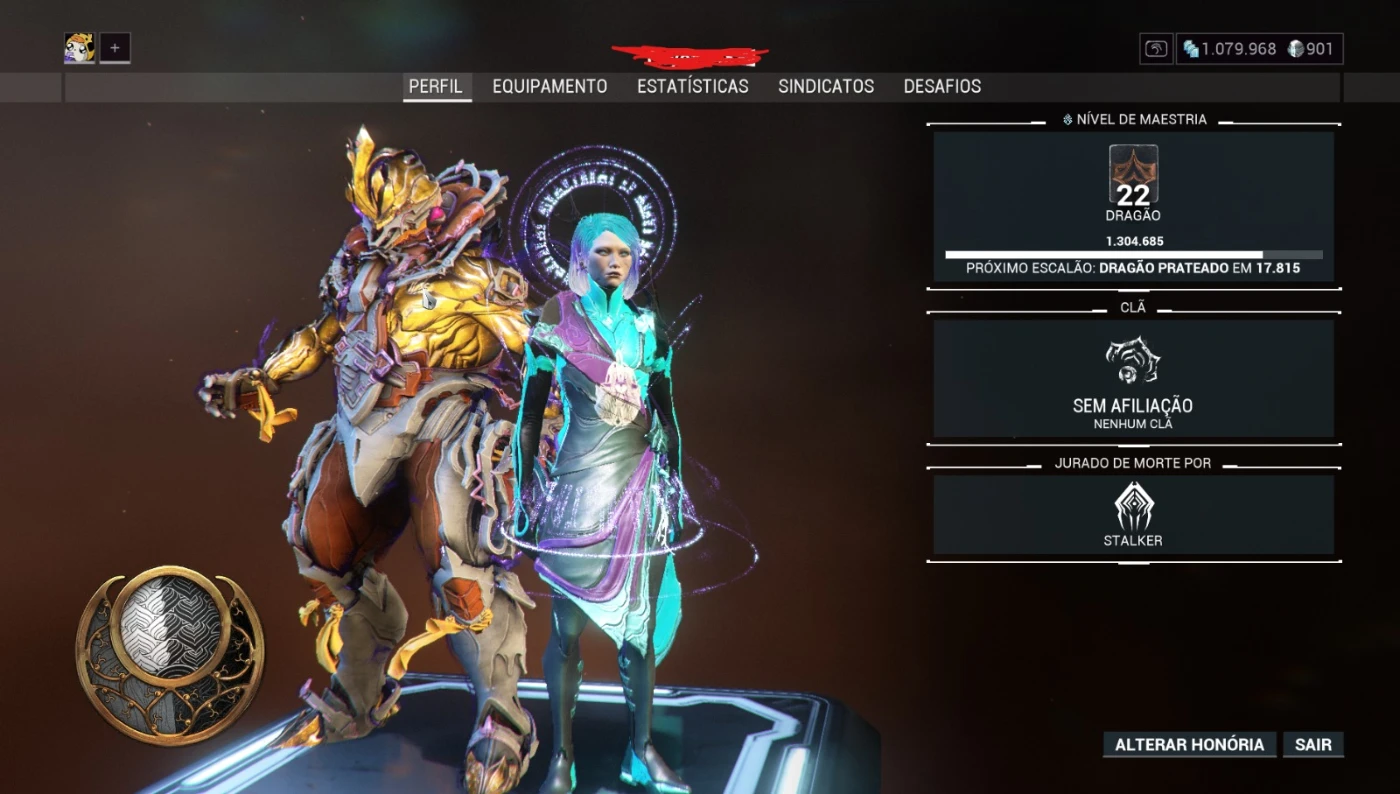Image resolution: width=1400 pixels, height=794 pixels.
Task: Open the Nível de Maestria panel
Action: pyautogui.click(x=1133, y=207)
